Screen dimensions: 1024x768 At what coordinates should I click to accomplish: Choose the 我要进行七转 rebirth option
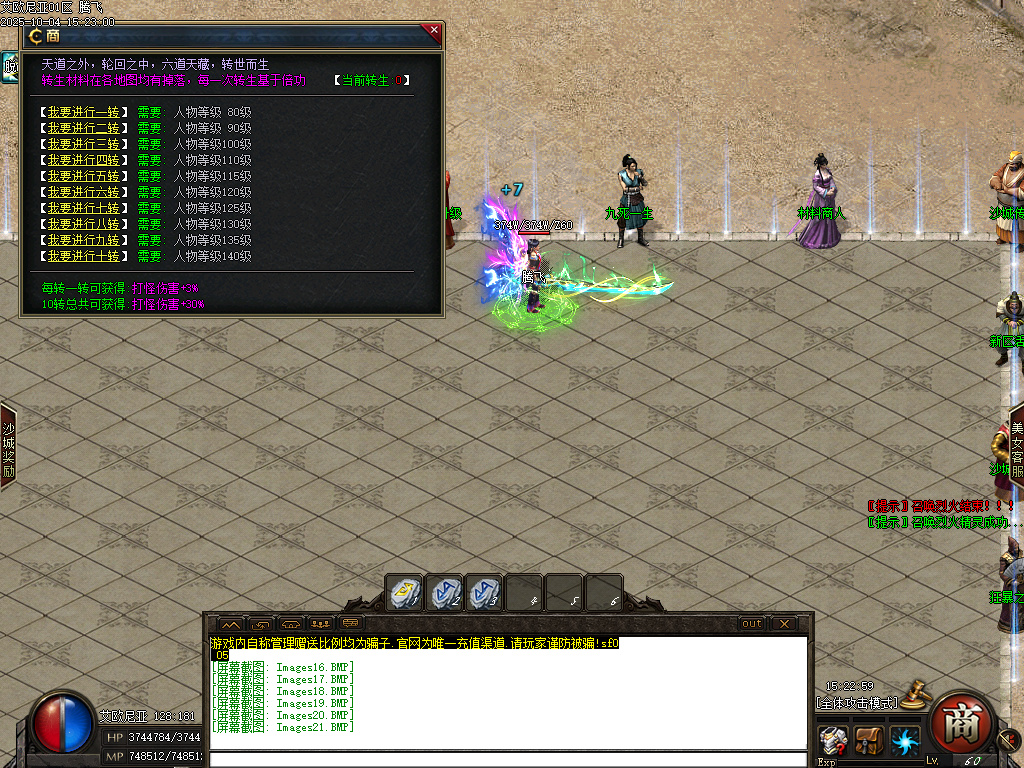click(x=83, y=208)
